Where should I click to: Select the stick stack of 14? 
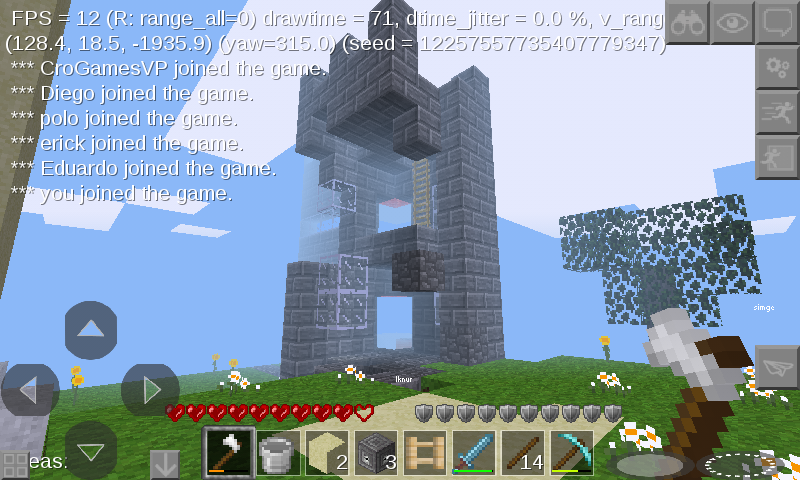click(522, 453)
